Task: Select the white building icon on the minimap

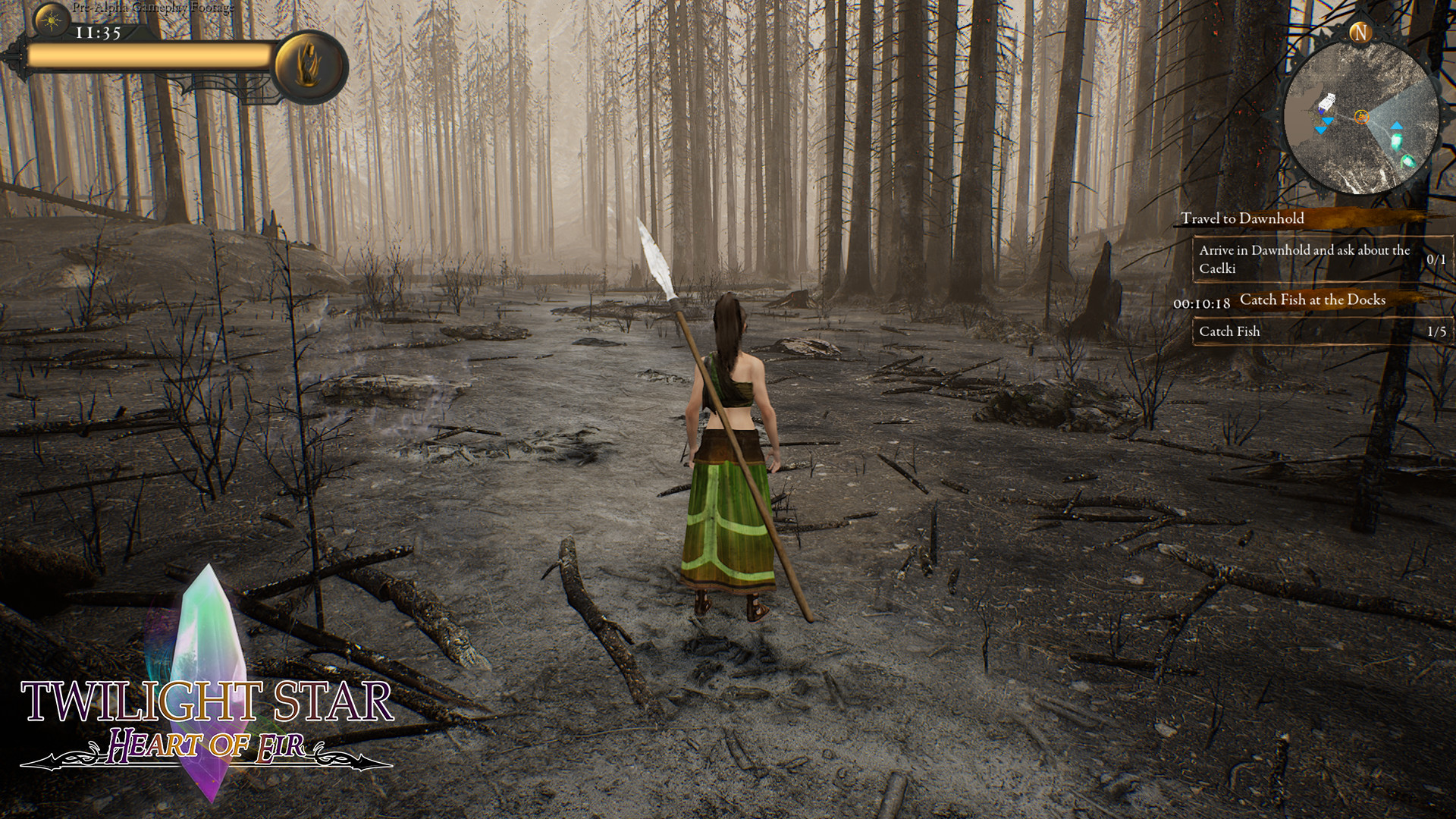Action: tap(1327, 101)
